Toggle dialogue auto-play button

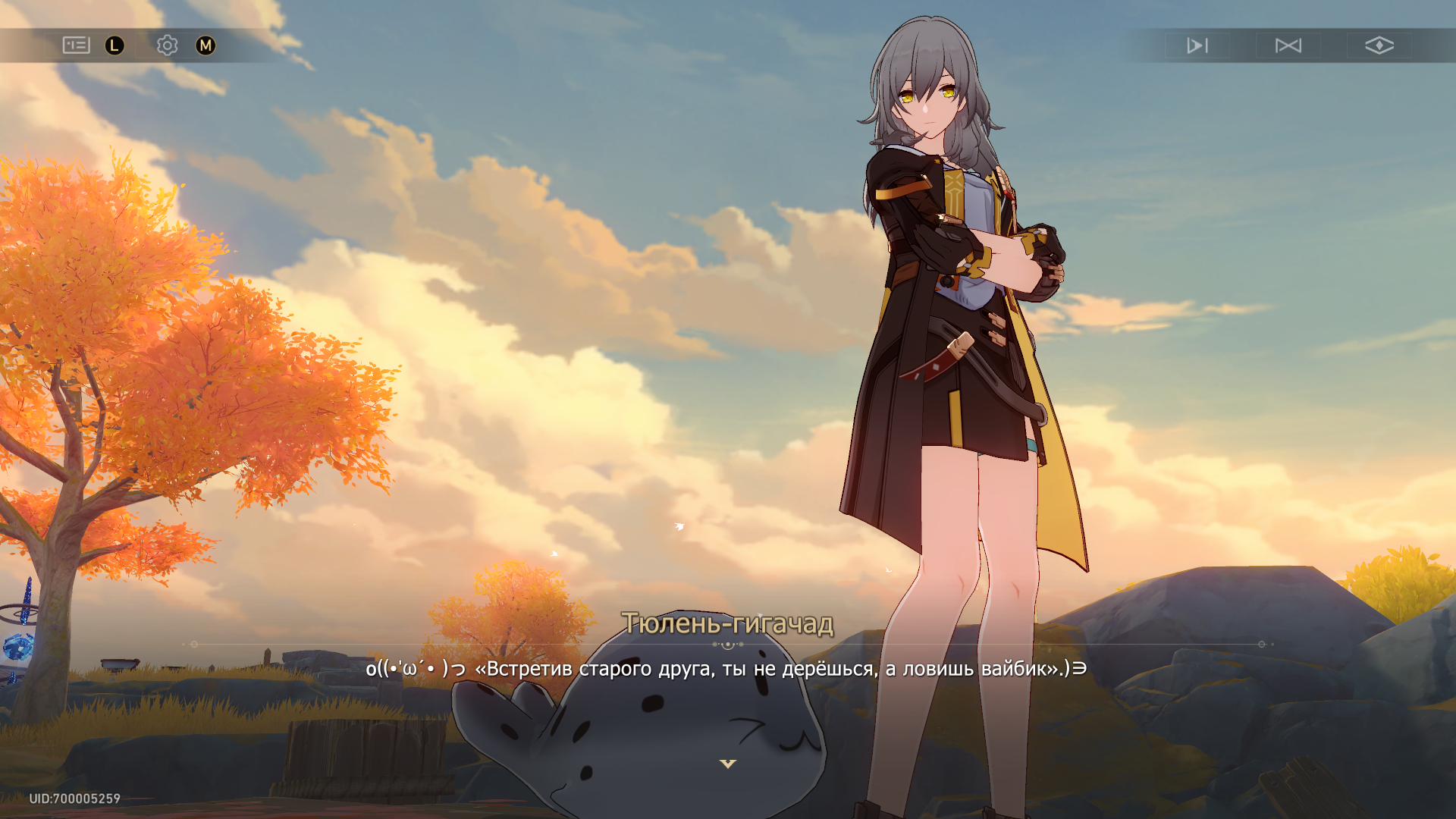[1197, 45]
